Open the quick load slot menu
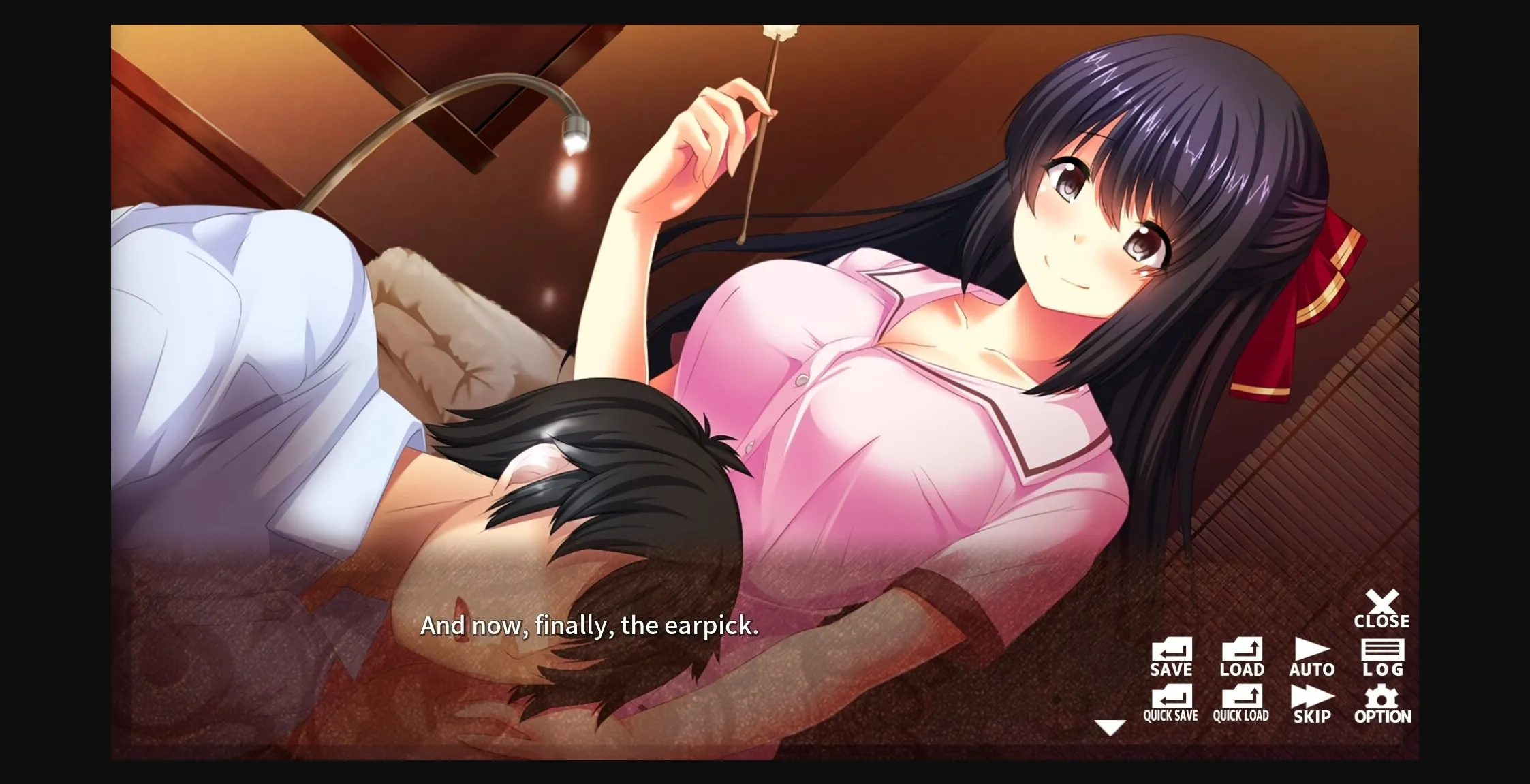 tap(1242, 703)
